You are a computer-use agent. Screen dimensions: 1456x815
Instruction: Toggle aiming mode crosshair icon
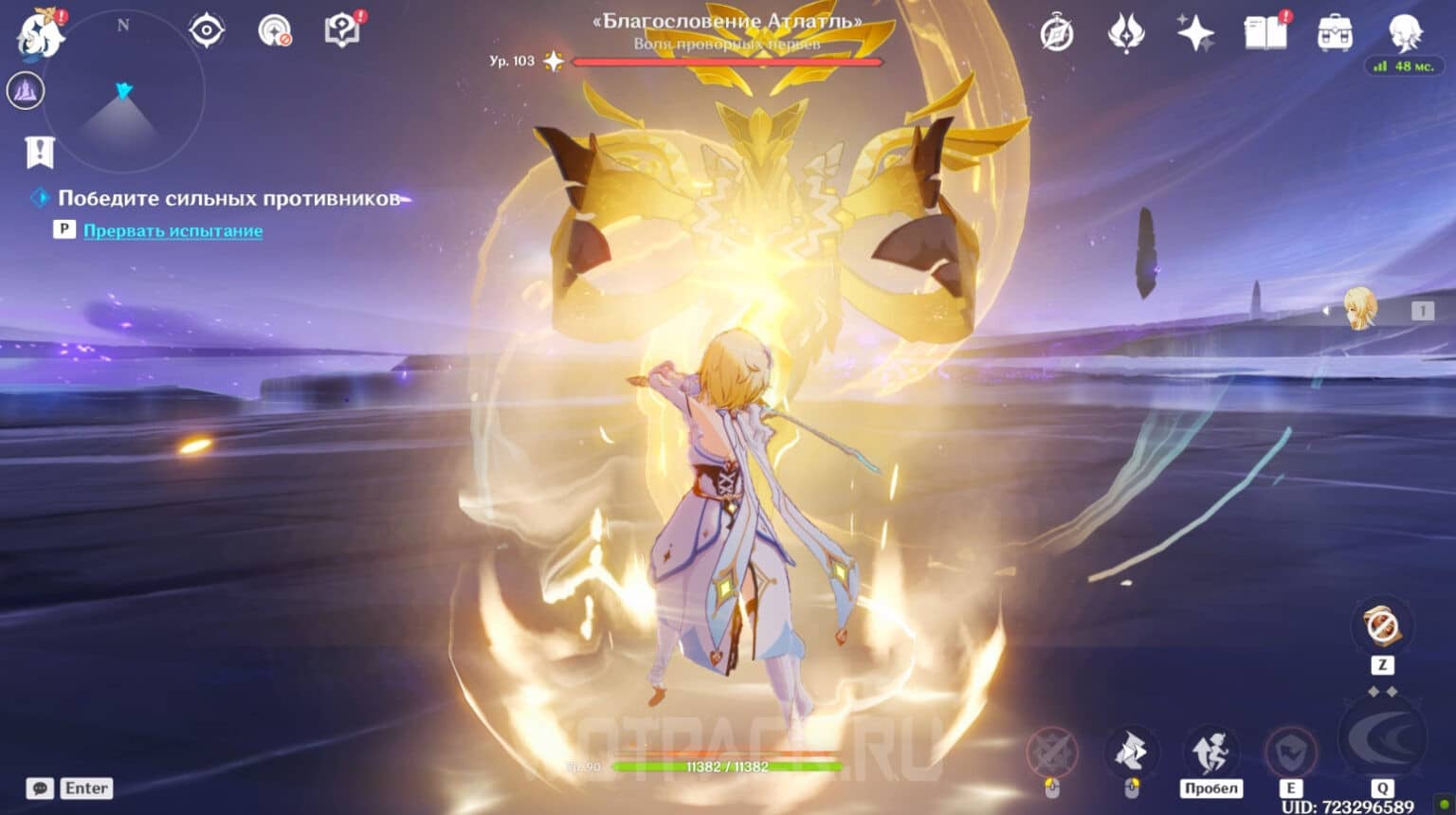(x=275, y=28)
